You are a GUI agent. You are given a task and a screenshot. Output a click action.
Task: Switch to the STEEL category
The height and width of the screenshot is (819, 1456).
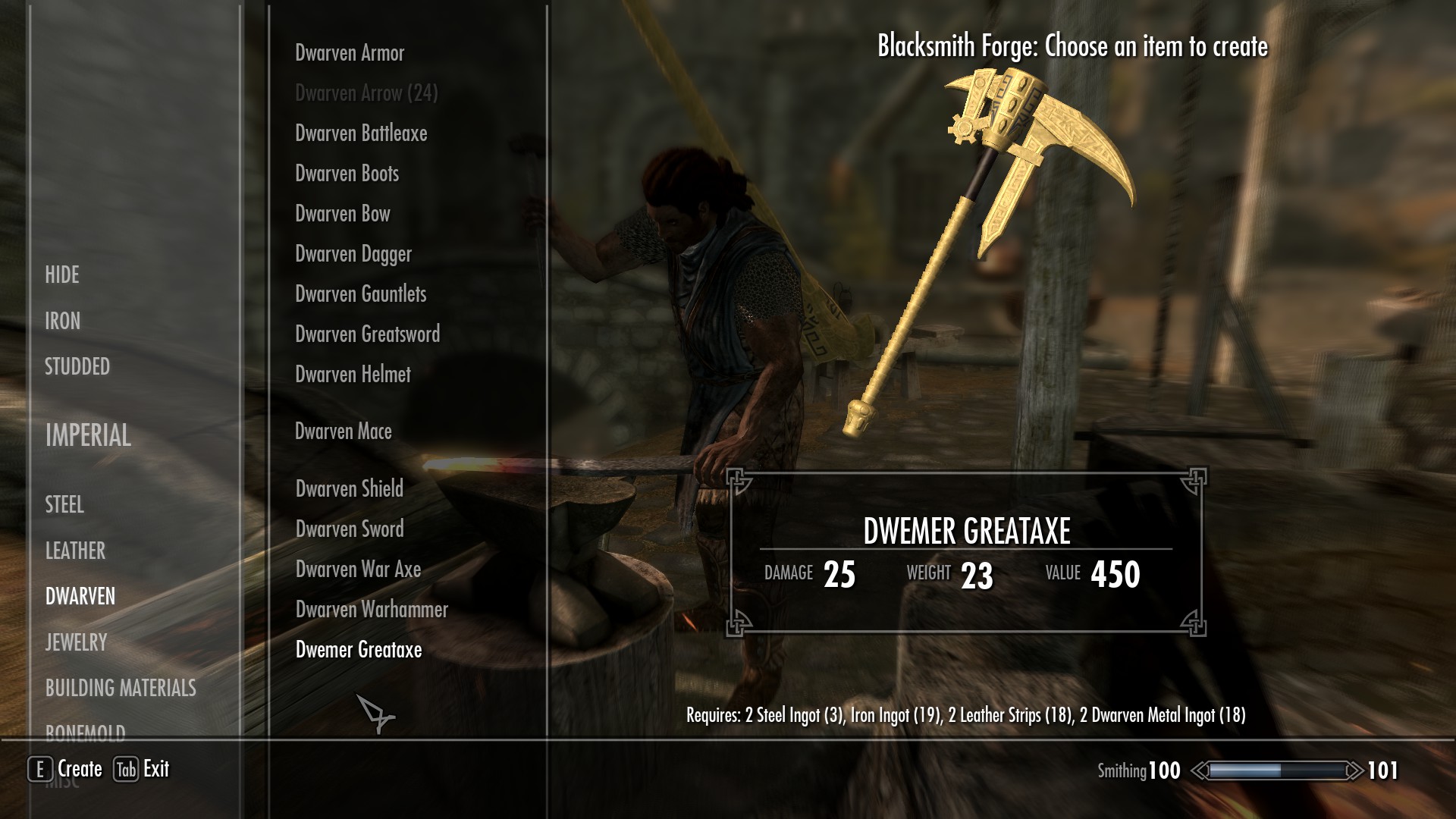(64, 504)
